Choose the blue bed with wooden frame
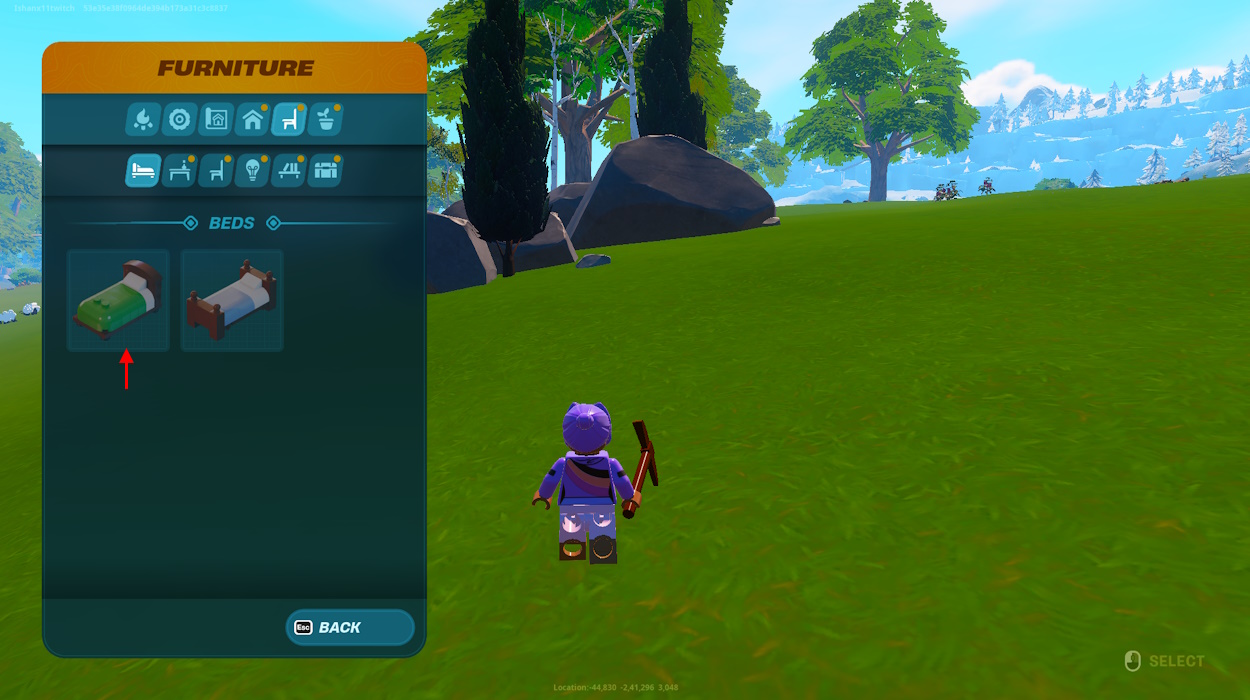Image resolution: width=1250 pixels, height=700 pixels. tap(232, 300)
